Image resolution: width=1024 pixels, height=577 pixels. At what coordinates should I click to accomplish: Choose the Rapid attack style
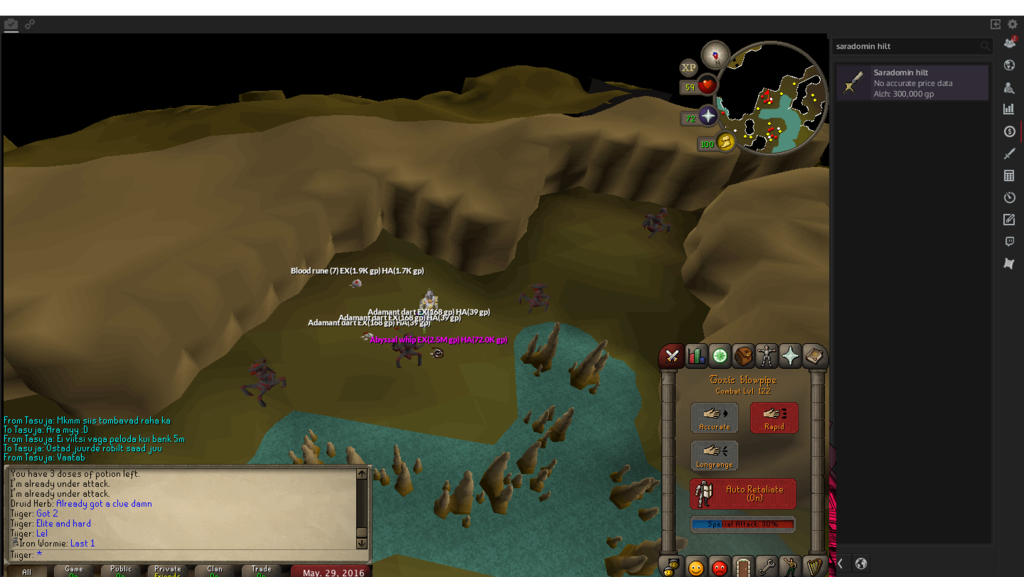pos(774,417)
